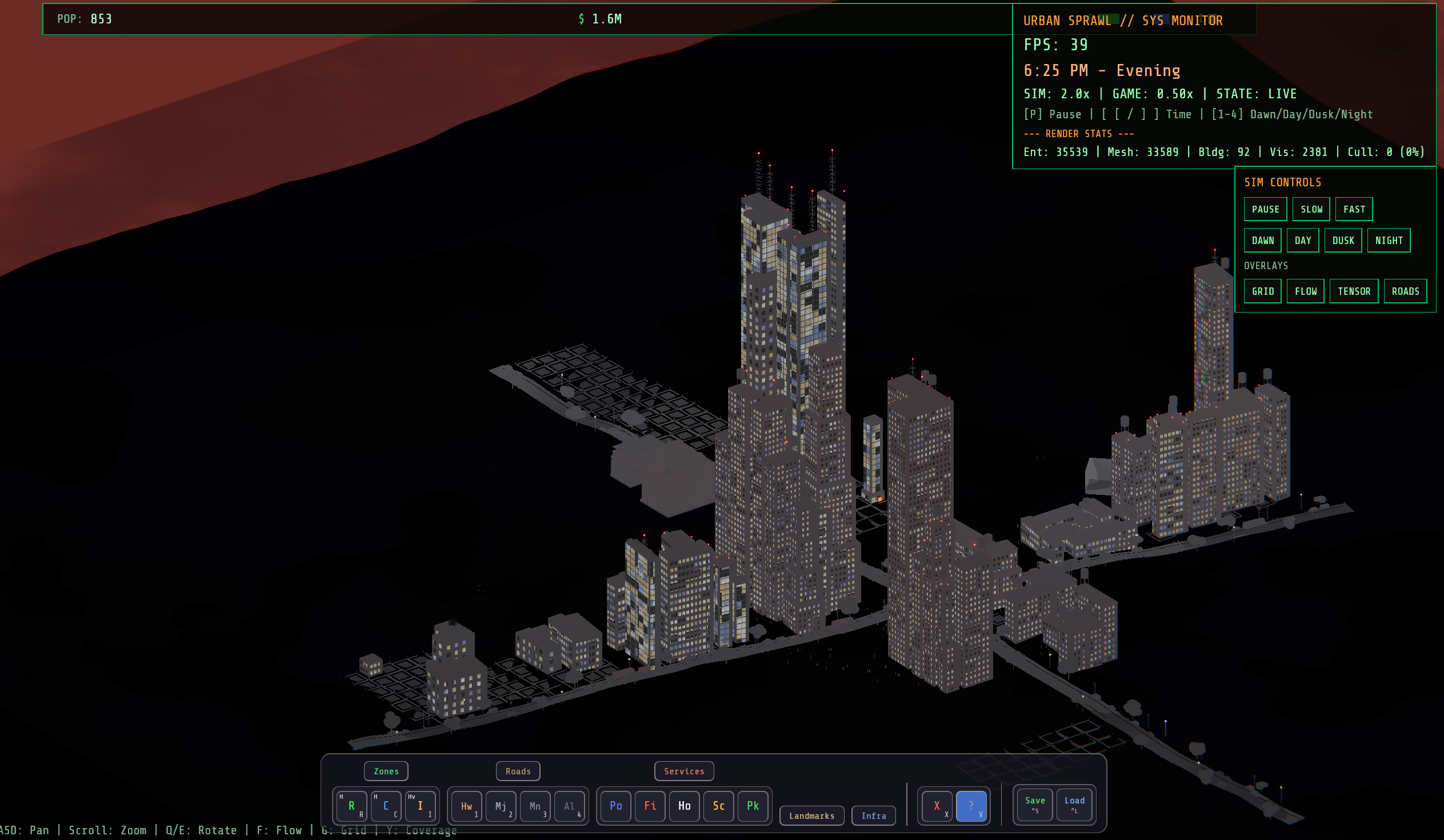Choose the Po police service tool

click(615, 806)
